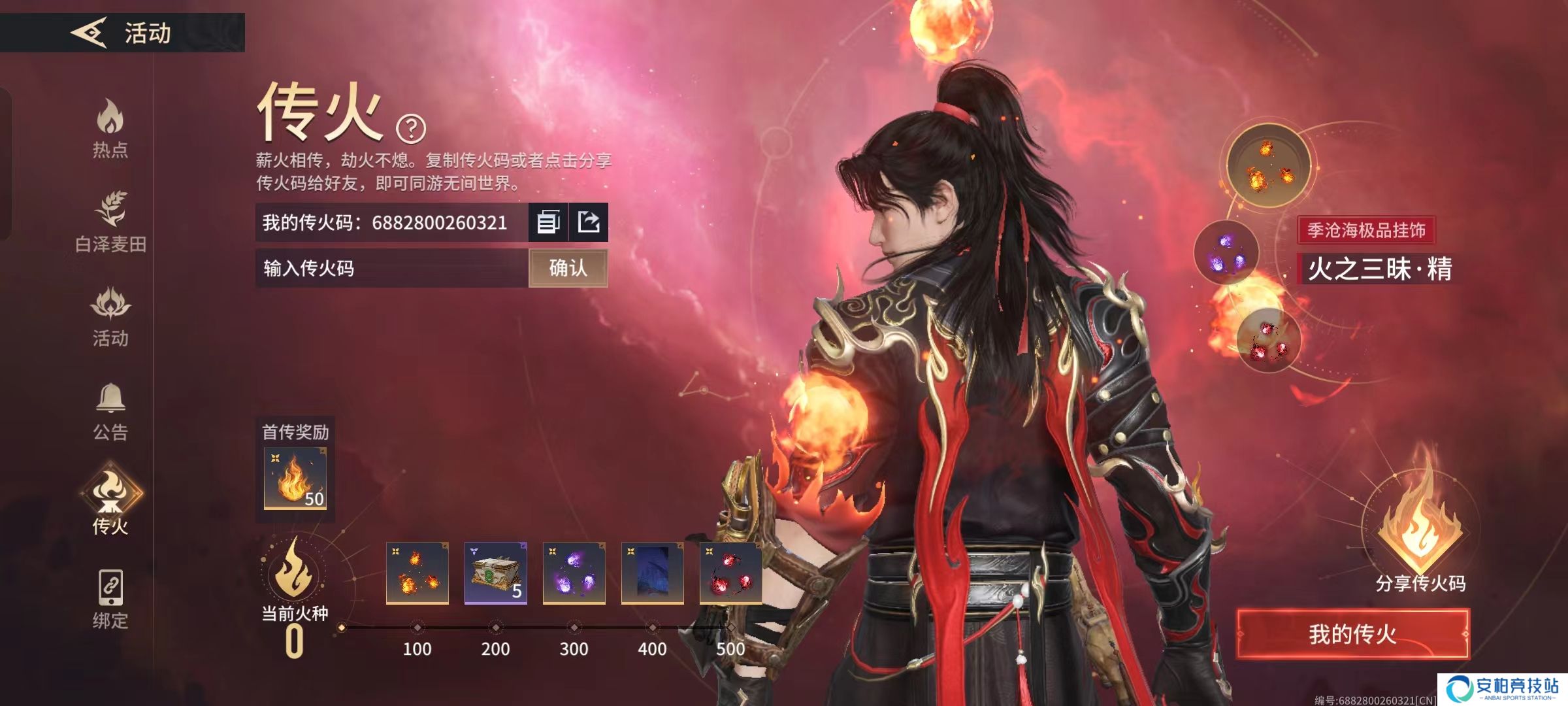Inspect the treasure chest reward at 200

[x=495, y=573]
